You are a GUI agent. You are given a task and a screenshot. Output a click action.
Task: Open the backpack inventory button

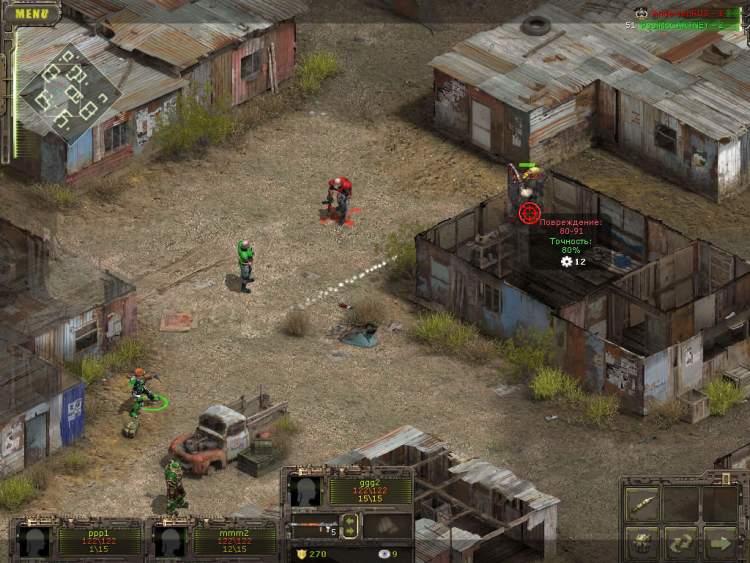point(641,543)
